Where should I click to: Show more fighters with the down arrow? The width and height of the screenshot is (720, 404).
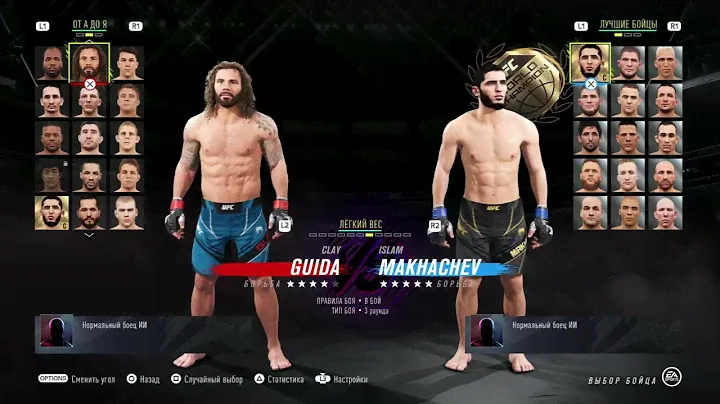[x=90, y=234]
